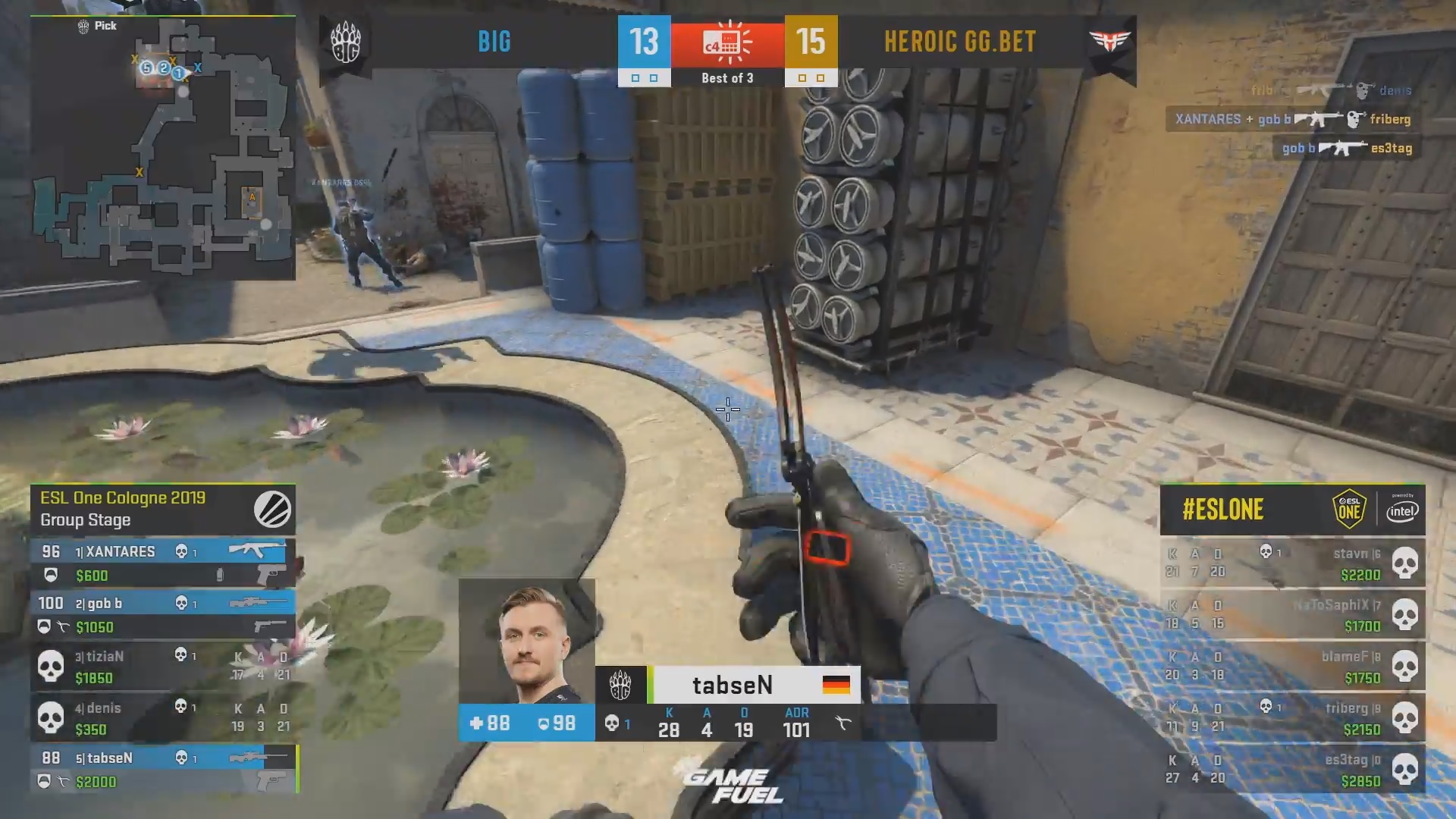Click the BIG team logo
1456x819 pixels.
[x=346, y=42]
